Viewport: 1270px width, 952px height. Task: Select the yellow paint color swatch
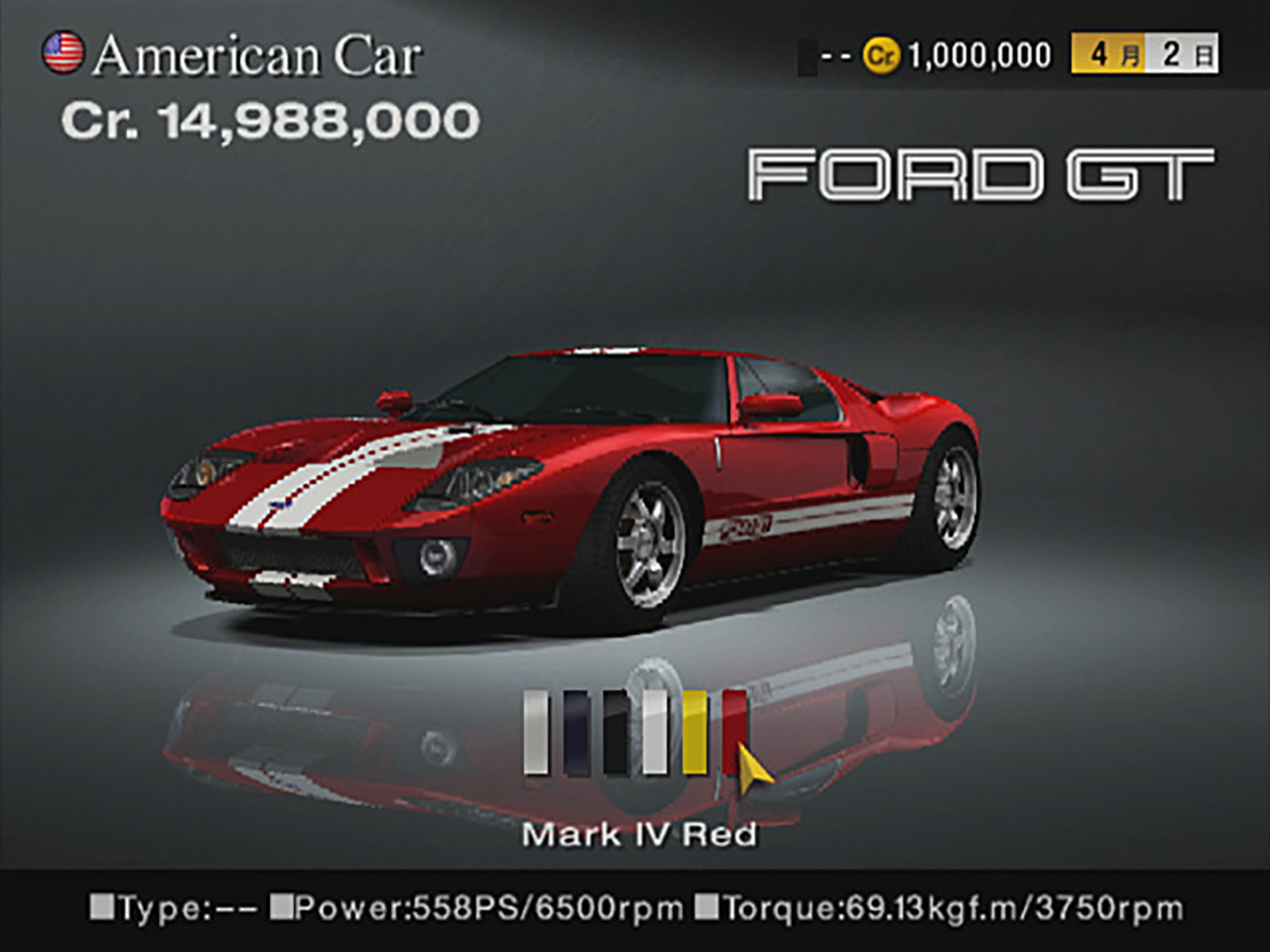pos(695,732)
